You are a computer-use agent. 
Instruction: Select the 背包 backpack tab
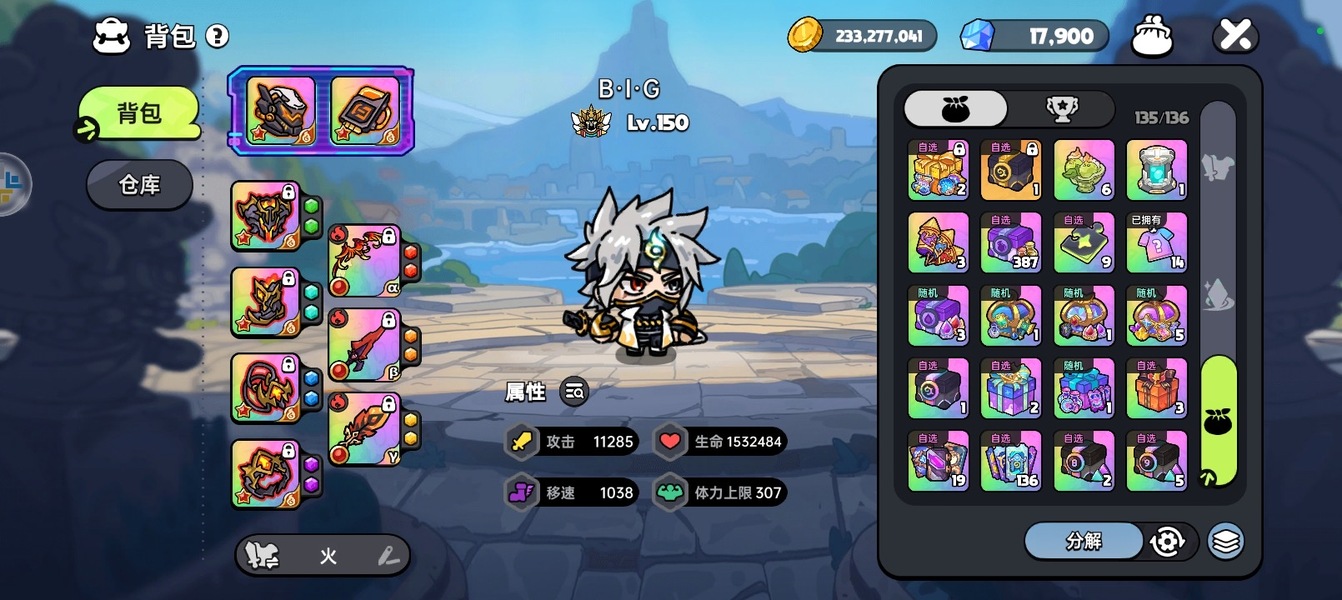click(139, 113)
